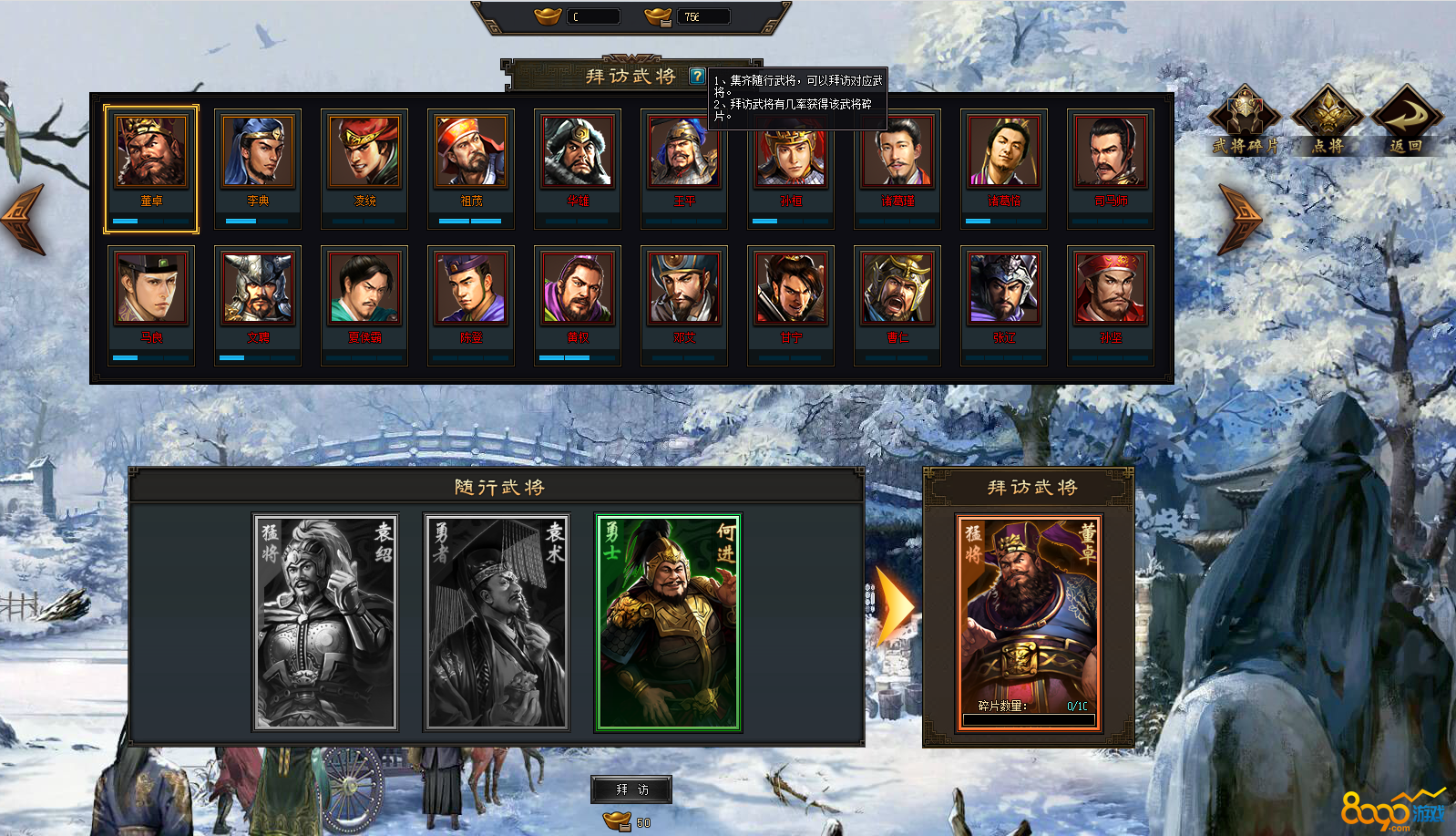Go to the previous page of generals

(x=25, y=219)
